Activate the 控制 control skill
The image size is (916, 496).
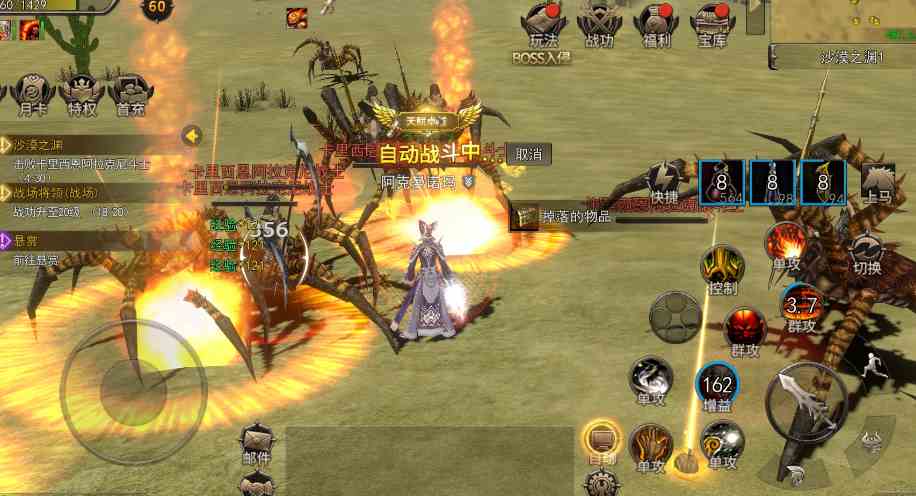point(721,270)
